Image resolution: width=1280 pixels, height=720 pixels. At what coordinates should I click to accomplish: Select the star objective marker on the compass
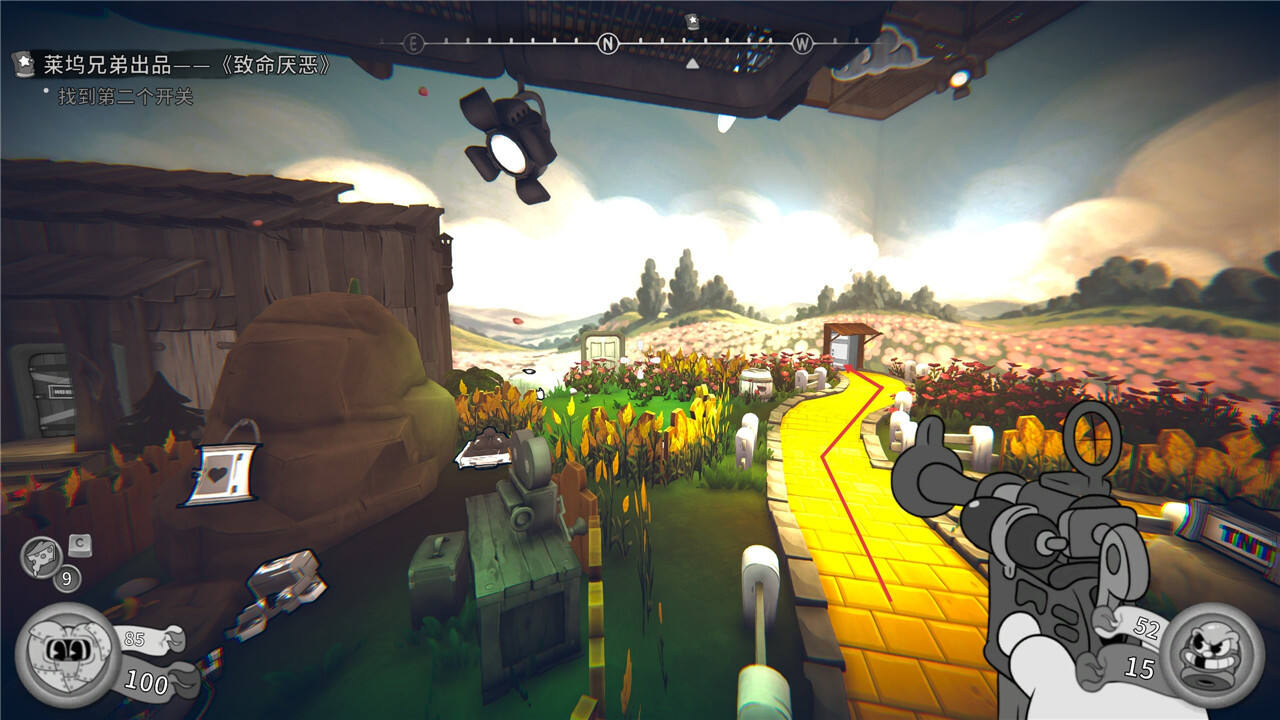click(x=692, y=20)
